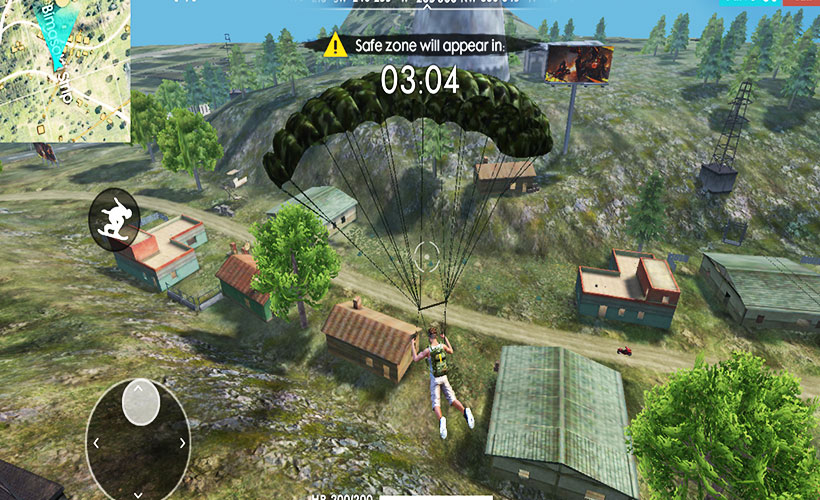Open the minimap in the corner
Image resolution: width=820 pixels, height=500 pixels.
click(64, 70)
